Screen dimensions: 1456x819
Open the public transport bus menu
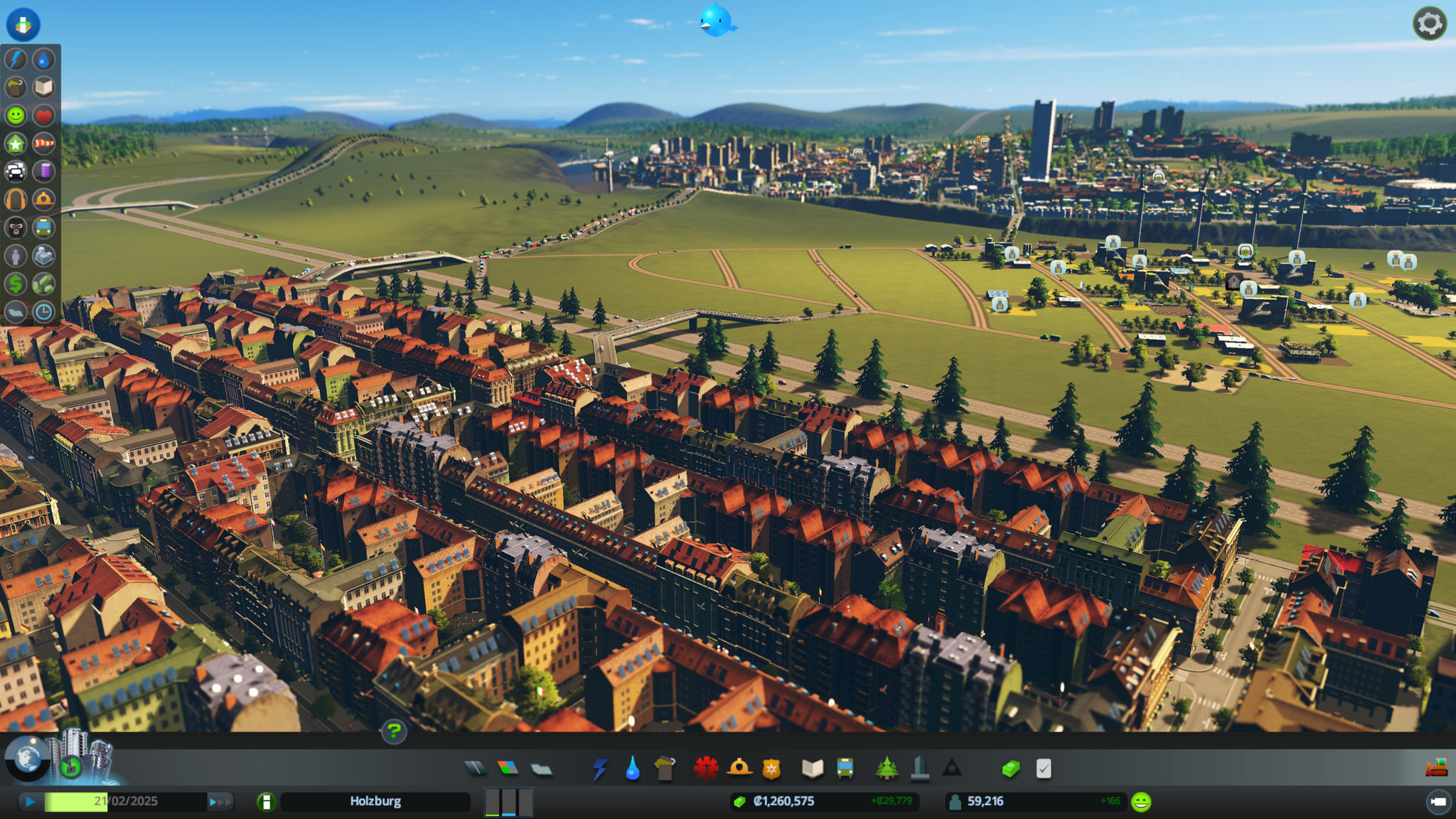pos(845,768)
